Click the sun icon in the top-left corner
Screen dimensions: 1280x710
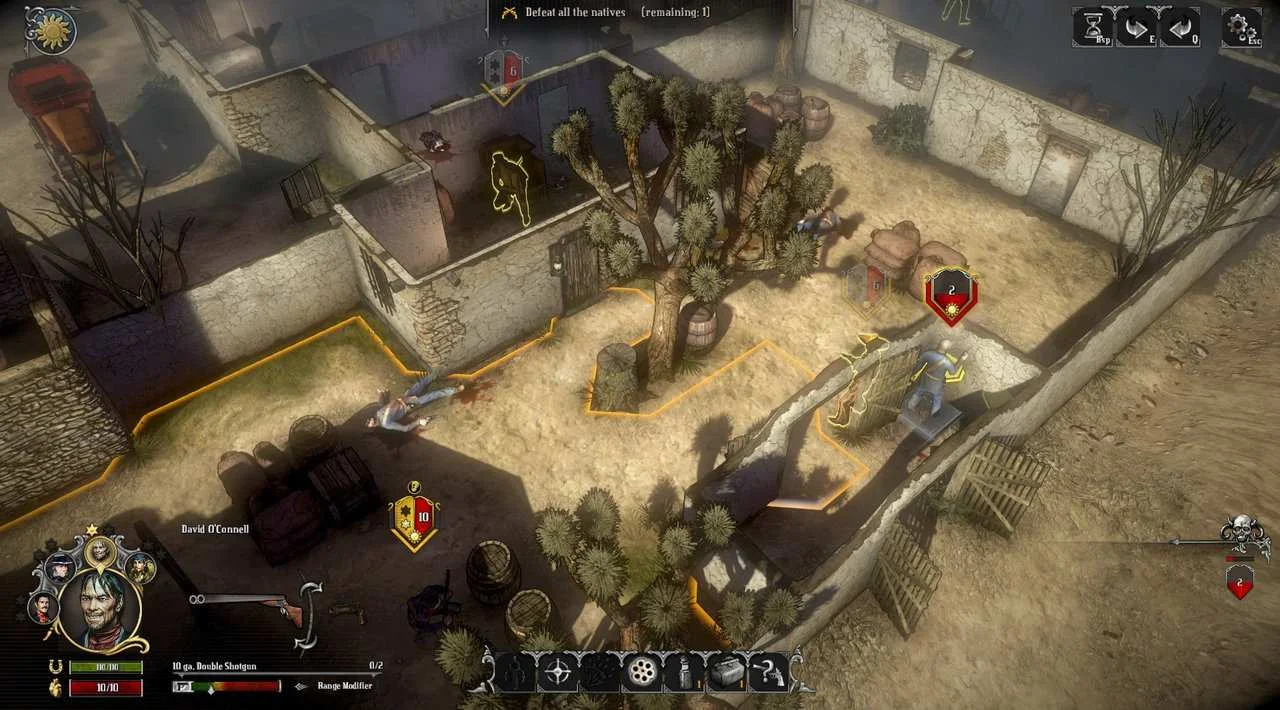52,31
